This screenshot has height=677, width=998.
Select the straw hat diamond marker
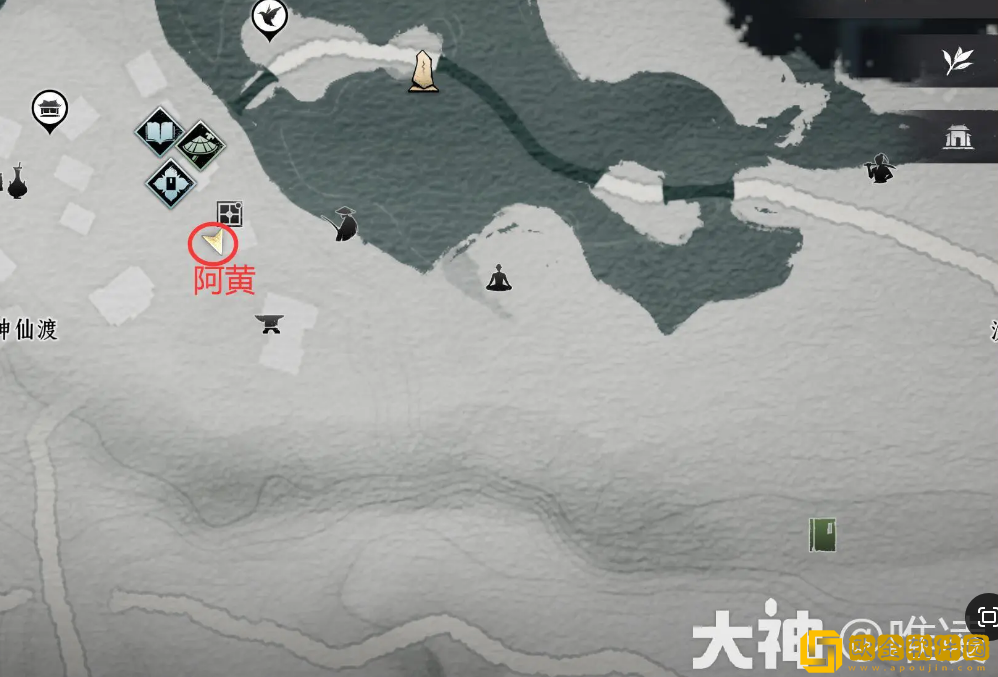tap(201, 146)
